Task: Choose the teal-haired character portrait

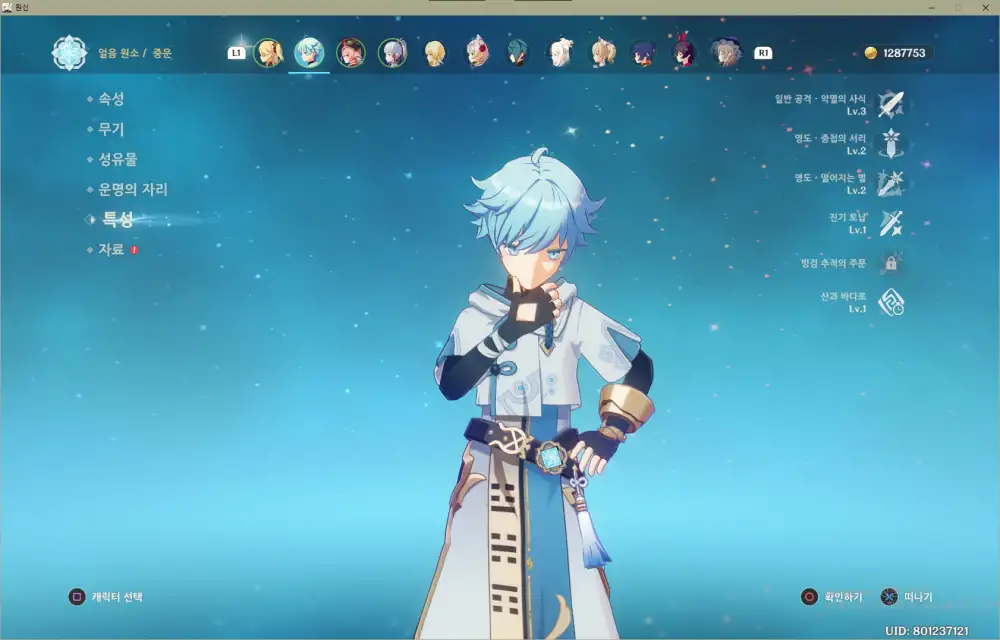Action: (517, 52)
